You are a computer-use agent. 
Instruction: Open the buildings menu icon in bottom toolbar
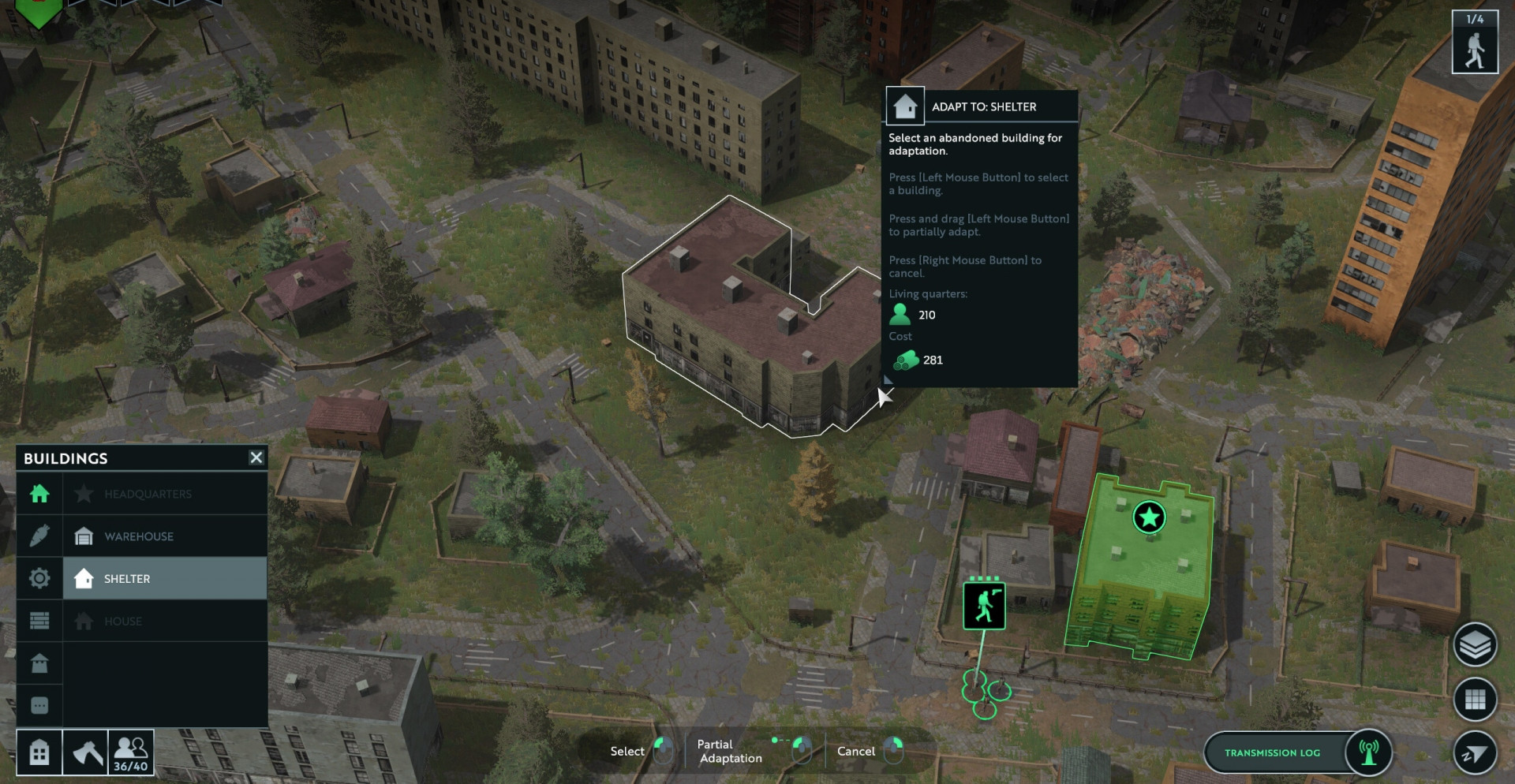(39, 752)
